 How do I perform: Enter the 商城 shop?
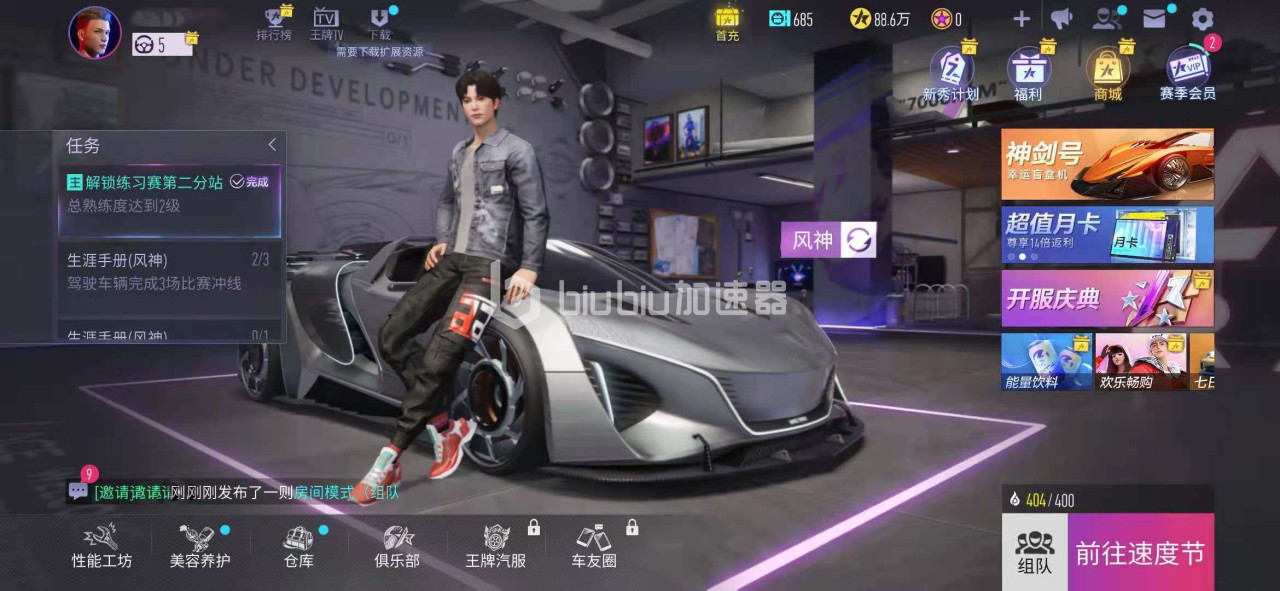pyautogui.click(x=1107, y=73)
